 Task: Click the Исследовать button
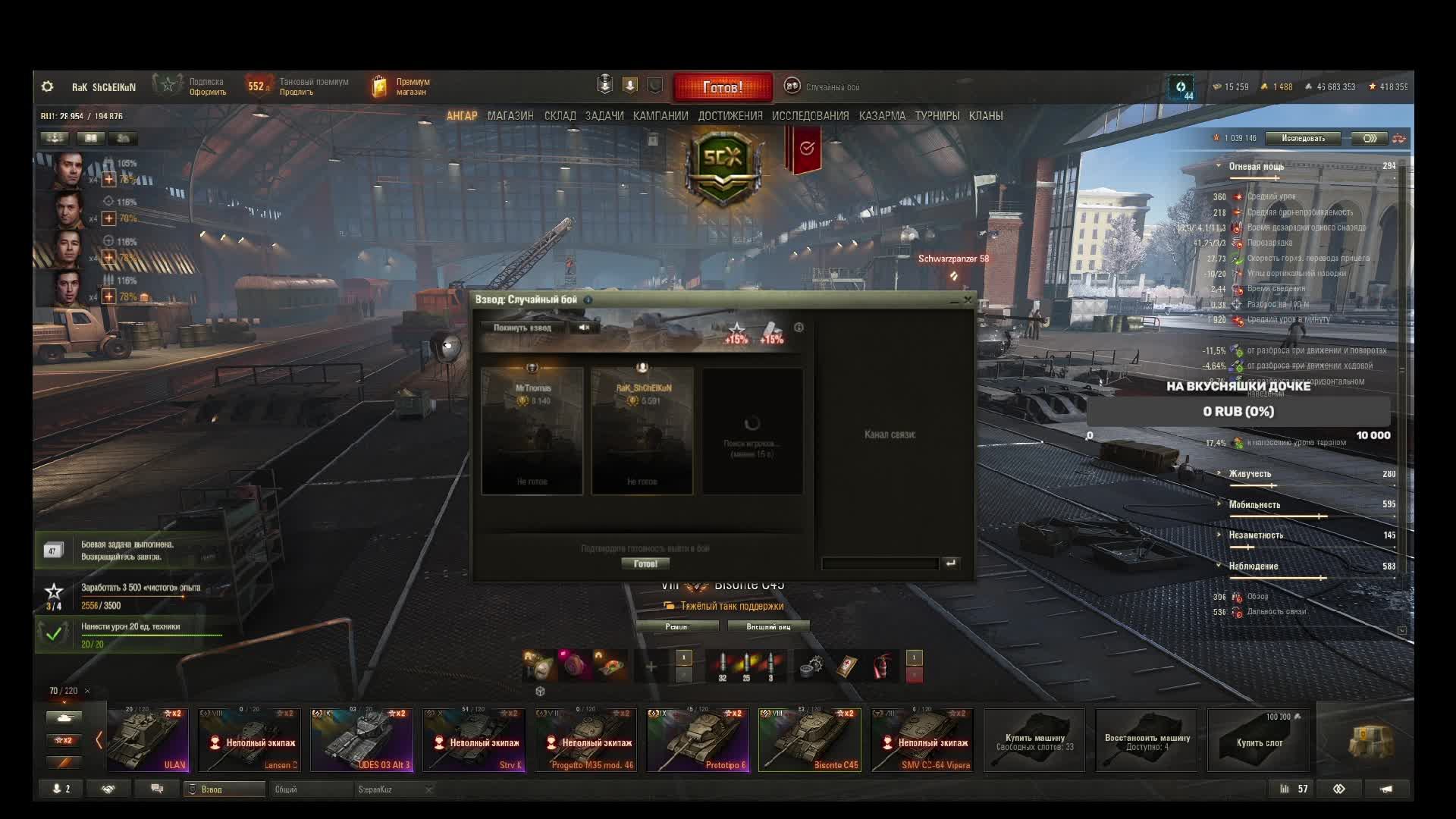pyautogui.click(x=1303, y=138)
